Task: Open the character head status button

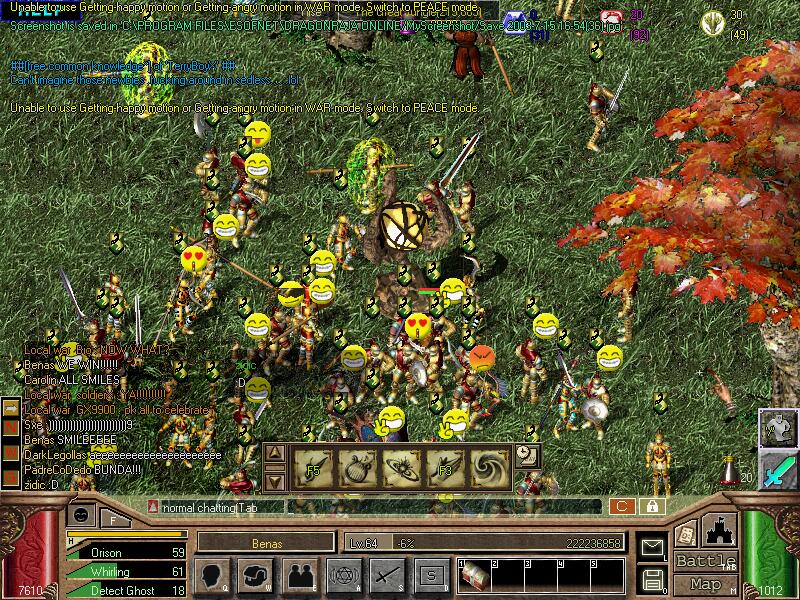Action: coord(213,575)
